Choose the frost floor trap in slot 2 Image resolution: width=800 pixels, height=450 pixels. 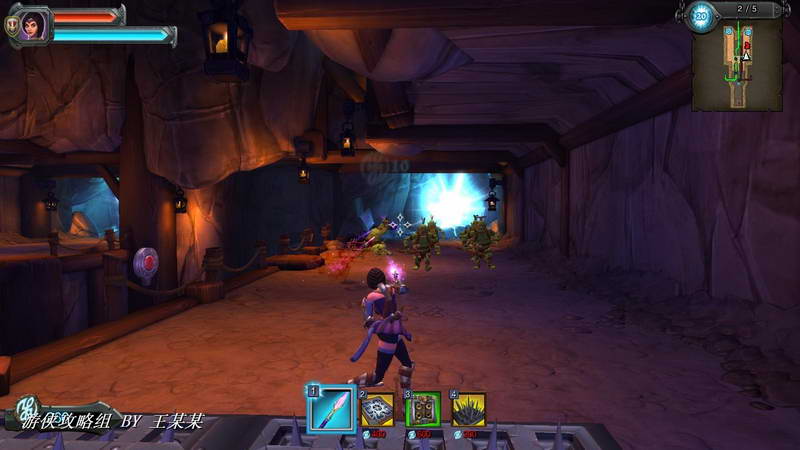[x=377, y=409]
